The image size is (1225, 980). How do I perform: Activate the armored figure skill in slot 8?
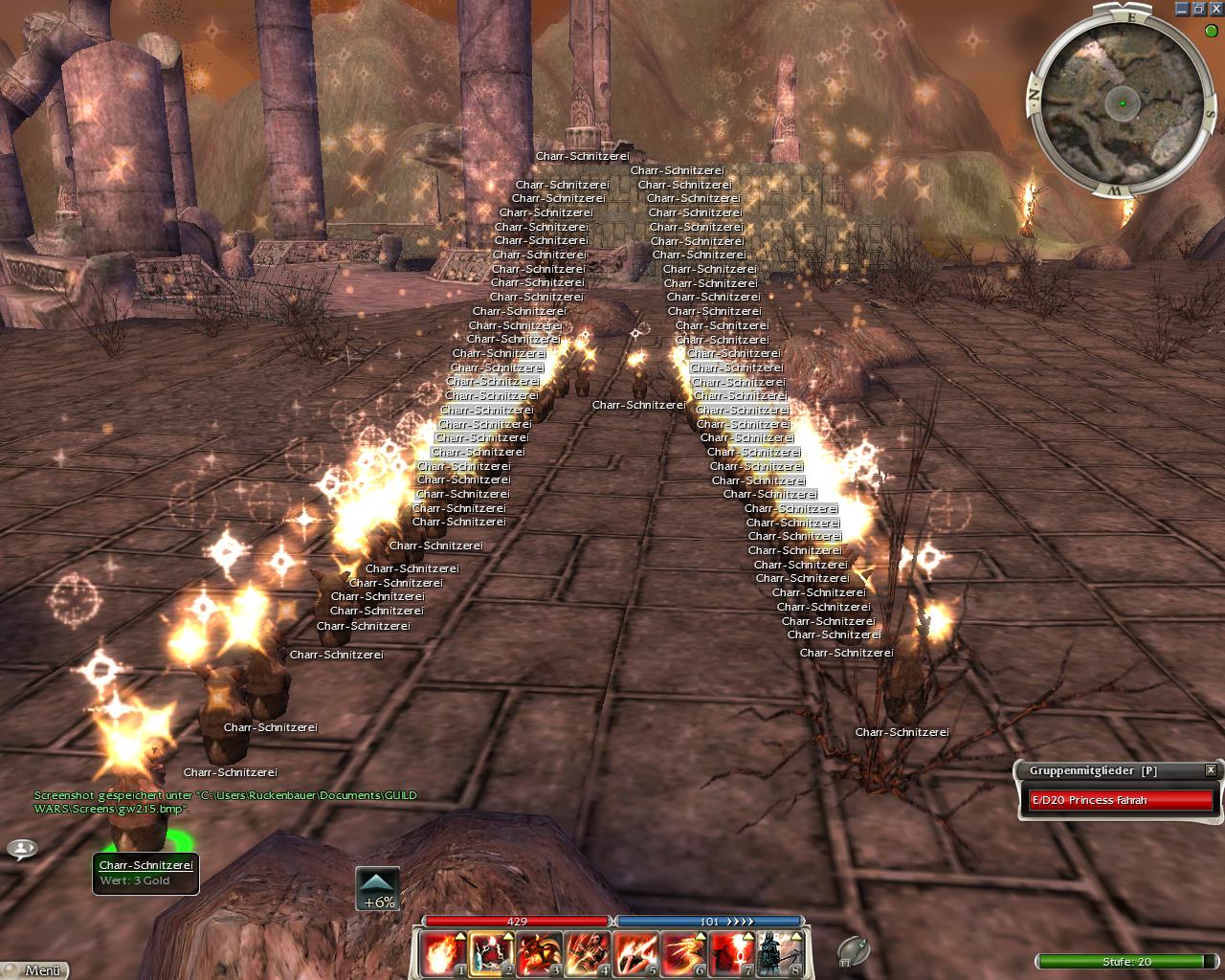[778, 953]
